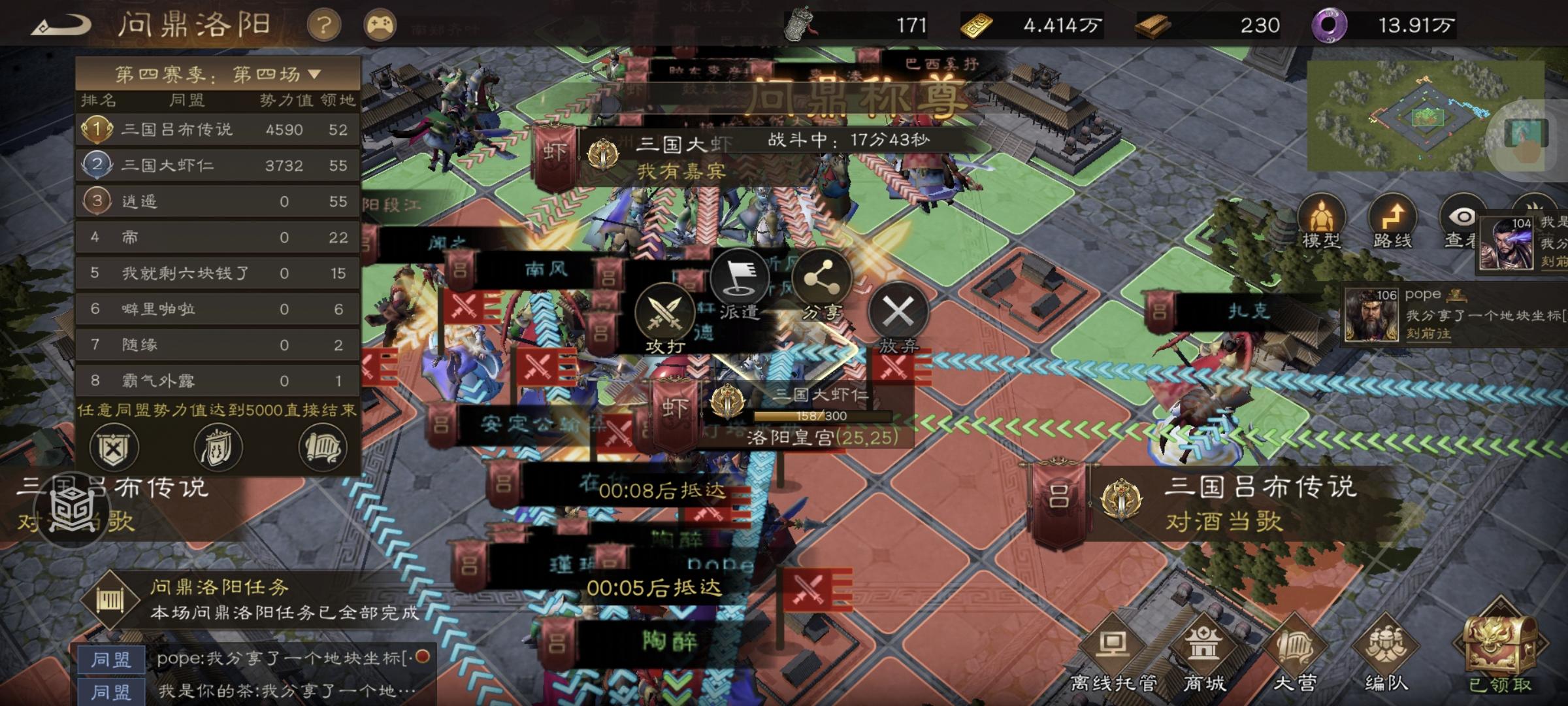This screenshot has width=1568, height=706.
Task: Open the crossed-swords battle shield in ranking panel
Action: click(114, 448)
